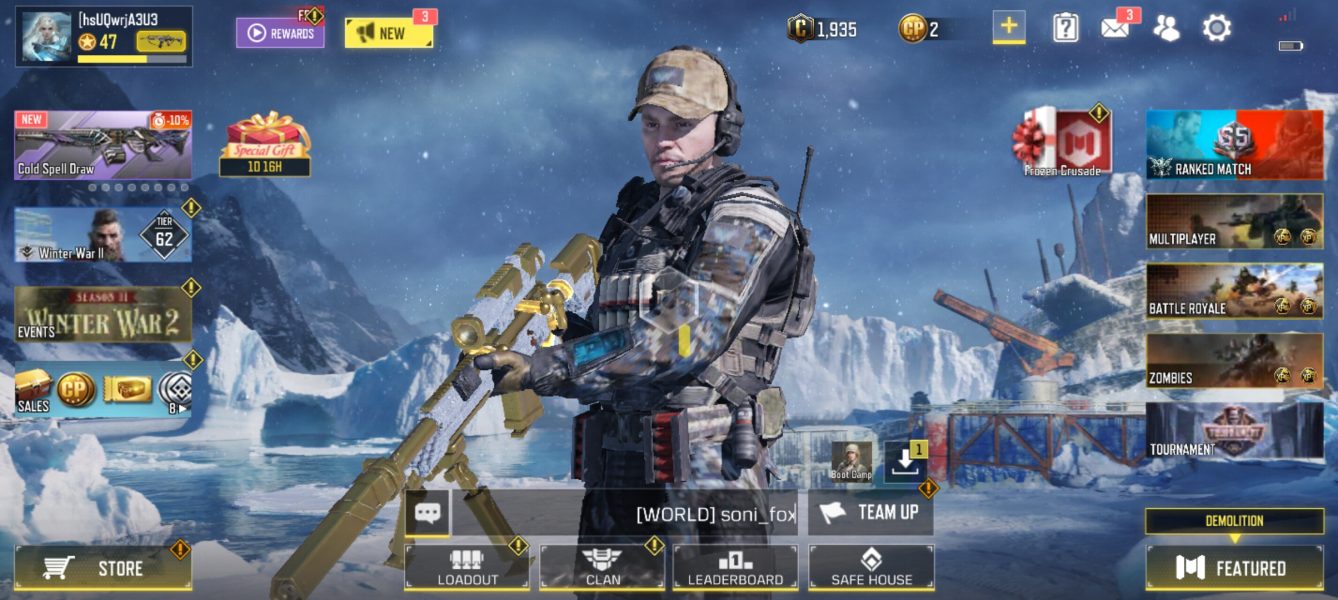Viewport: 1338px width, 600px height.
Task: Select the Ranked Match mode
Action: pyautogui.click(x=1234, y=145)
